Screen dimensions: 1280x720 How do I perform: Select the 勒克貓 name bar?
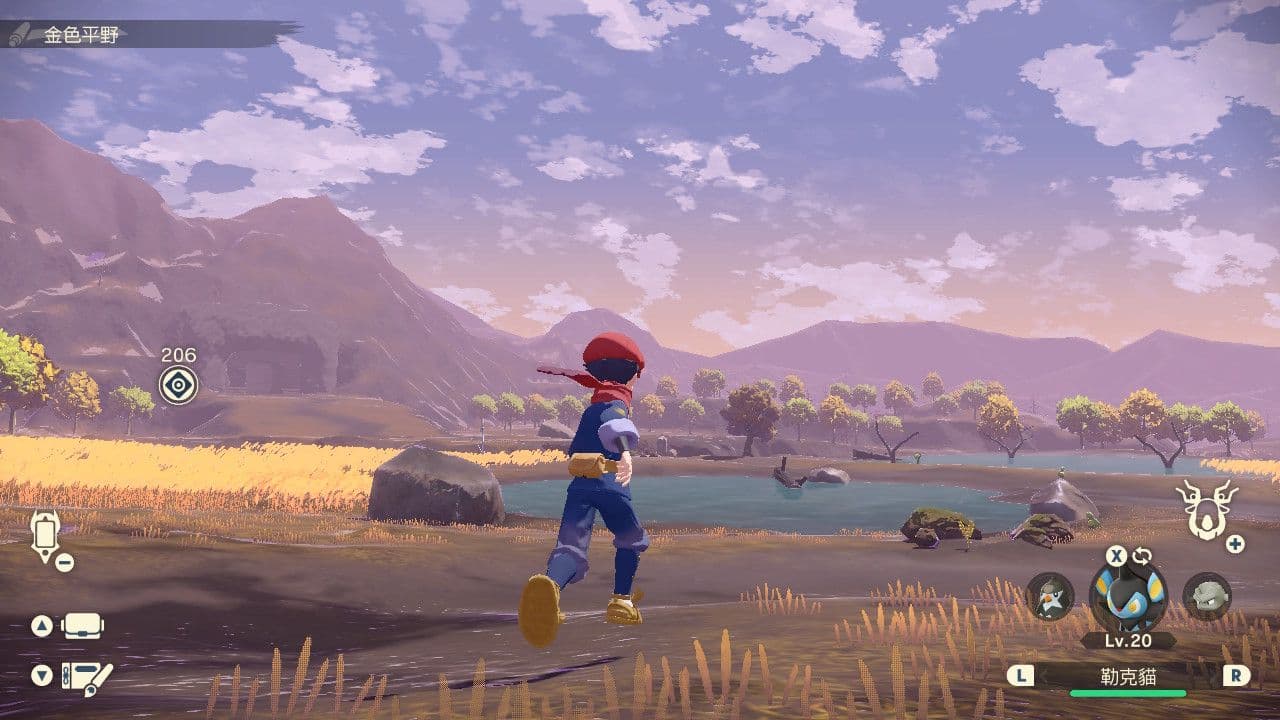point(1128,676)
